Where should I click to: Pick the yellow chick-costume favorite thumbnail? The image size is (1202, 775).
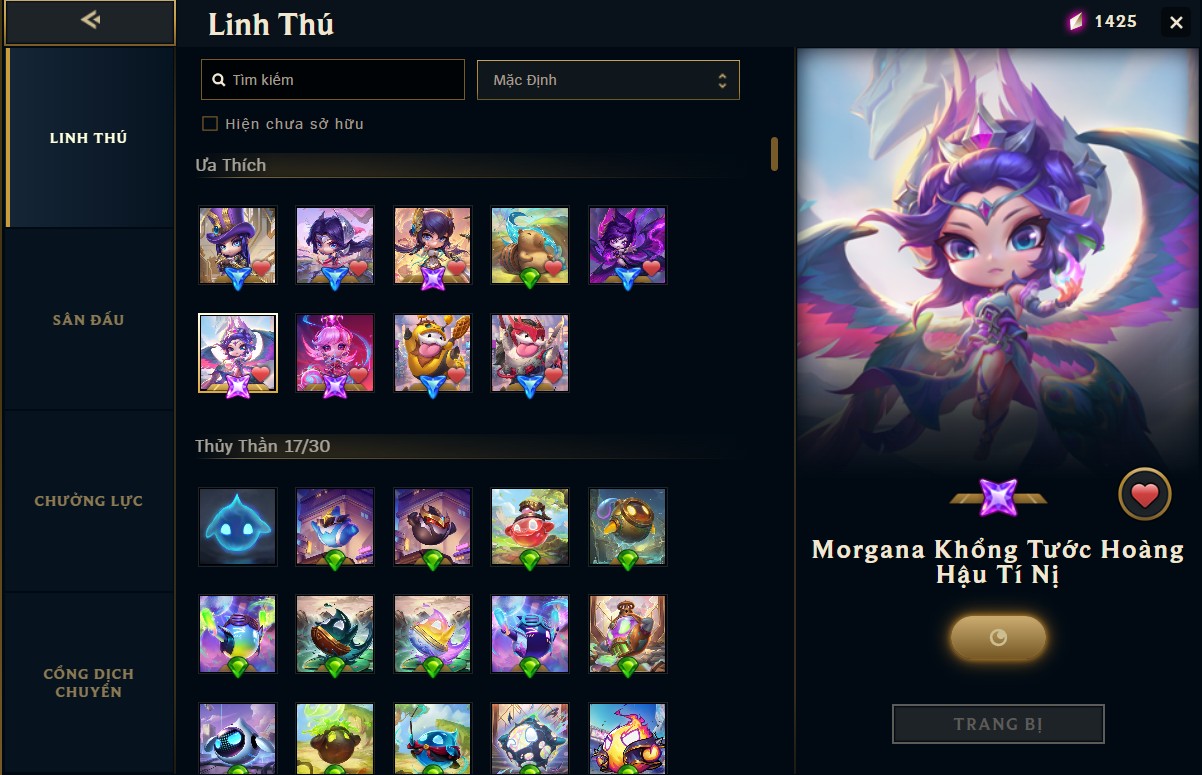pyautogui.click(x=432, y=353)
